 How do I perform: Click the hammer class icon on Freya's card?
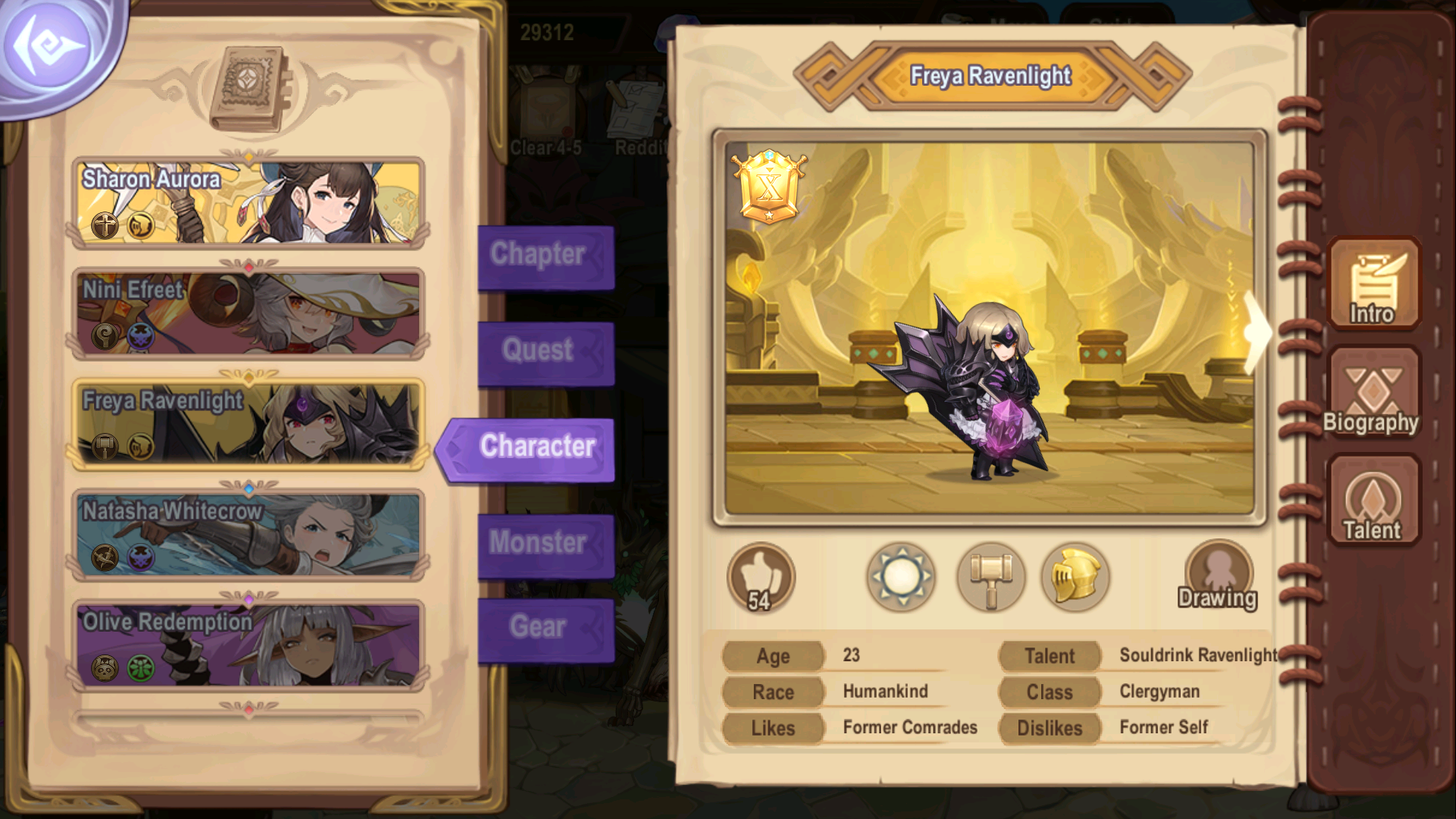click(x=105, y=444)
